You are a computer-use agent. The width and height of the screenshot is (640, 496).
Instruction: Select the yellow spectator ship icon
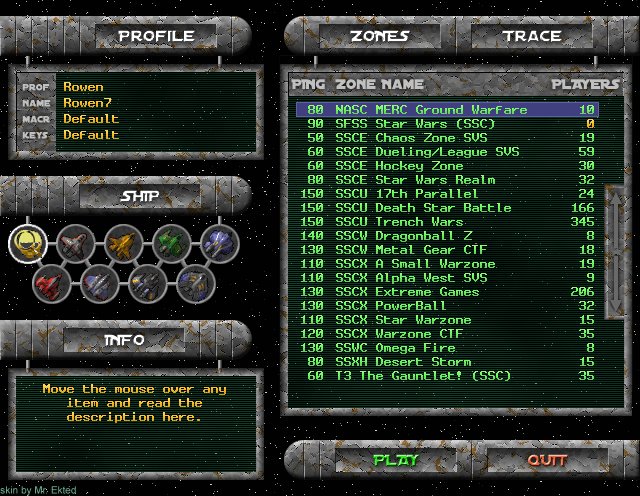[28, 242]
